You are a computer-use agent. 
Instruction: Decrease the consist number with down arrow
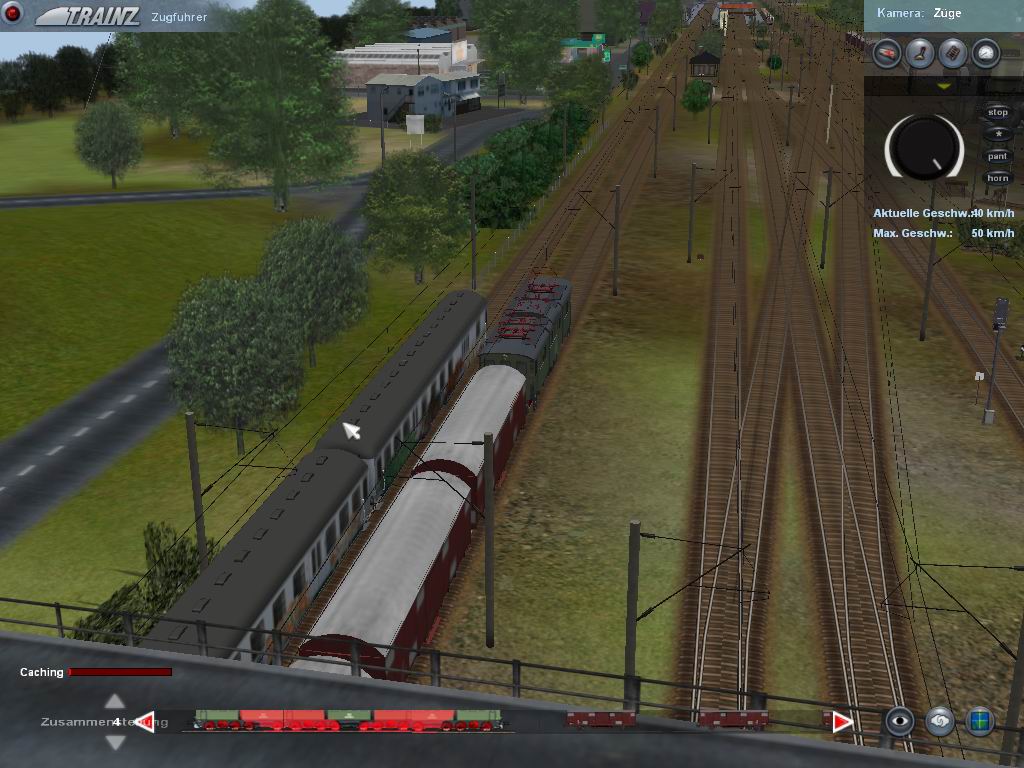point(115,742)
